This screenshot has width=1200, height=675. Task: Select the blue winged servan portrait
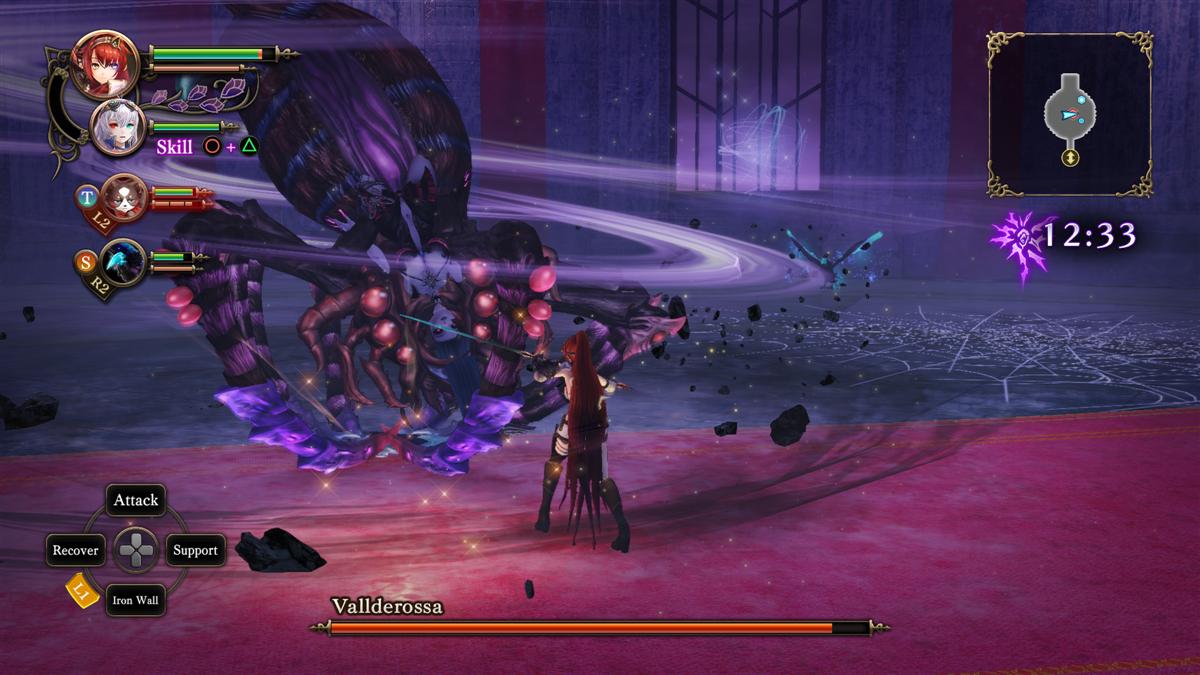point(123,263)
